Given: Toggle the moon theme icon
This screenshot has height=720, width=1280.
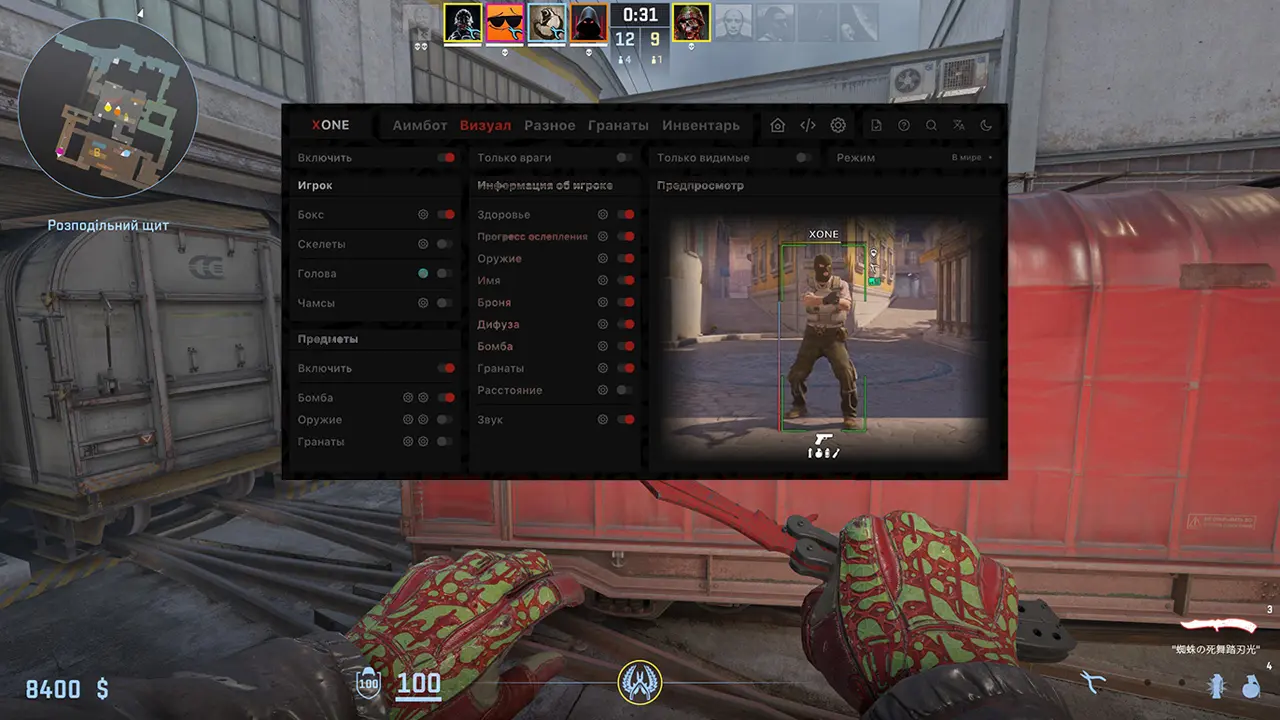Looking at the screenshot, I should click(986, 125).
